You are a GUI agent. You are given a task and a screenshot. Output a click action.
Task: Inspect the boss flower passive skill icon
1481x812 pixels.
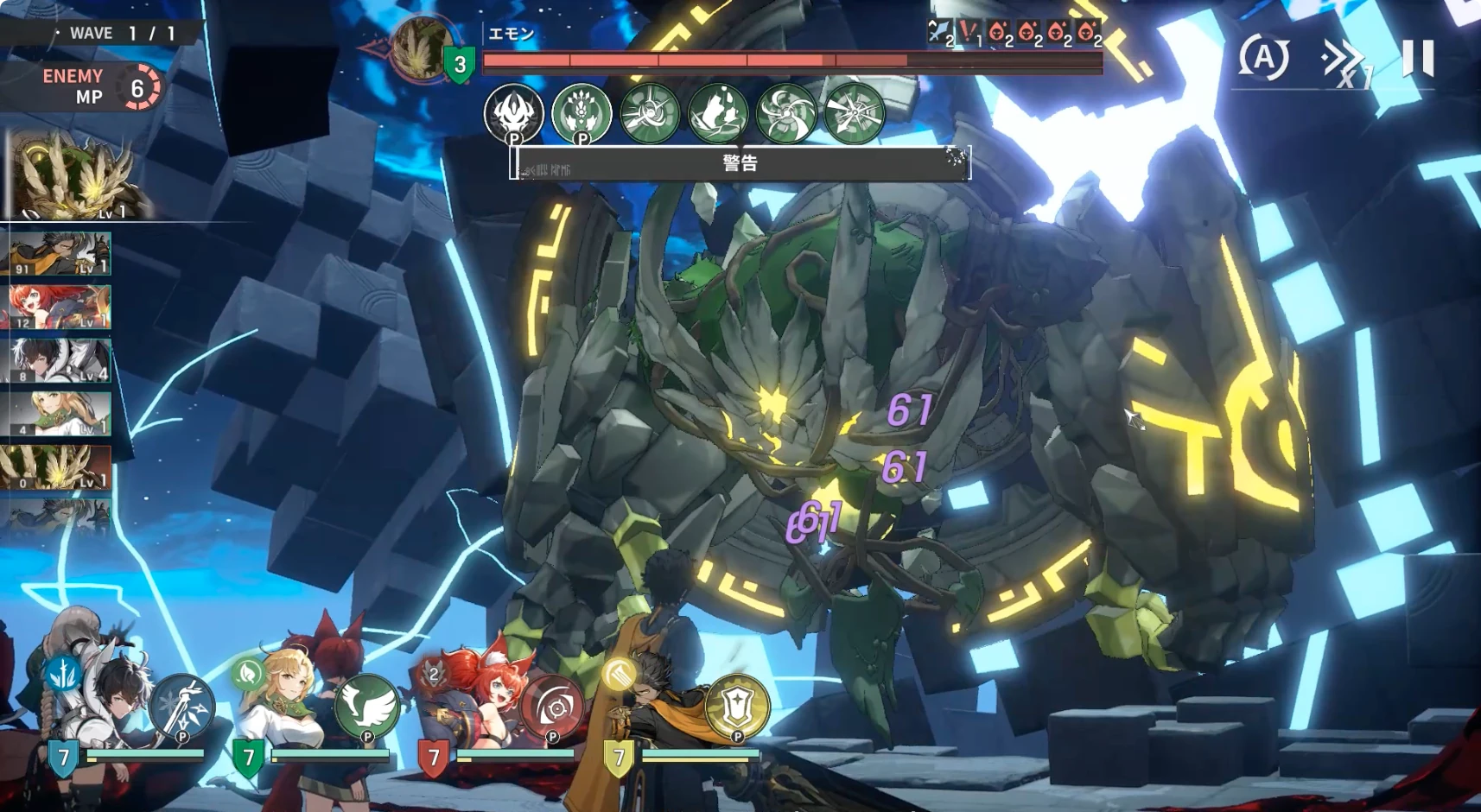582,113
